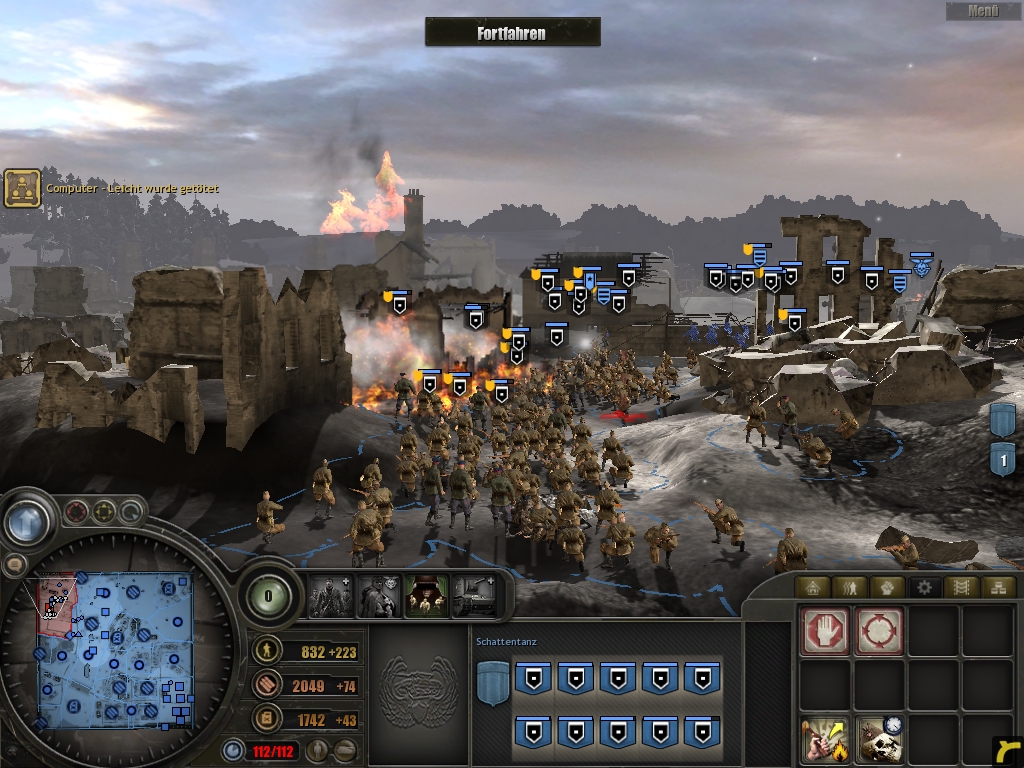The width and height of the screenshot is (1024, 768).
Task: Open the Menü
Action: (983, 11)
